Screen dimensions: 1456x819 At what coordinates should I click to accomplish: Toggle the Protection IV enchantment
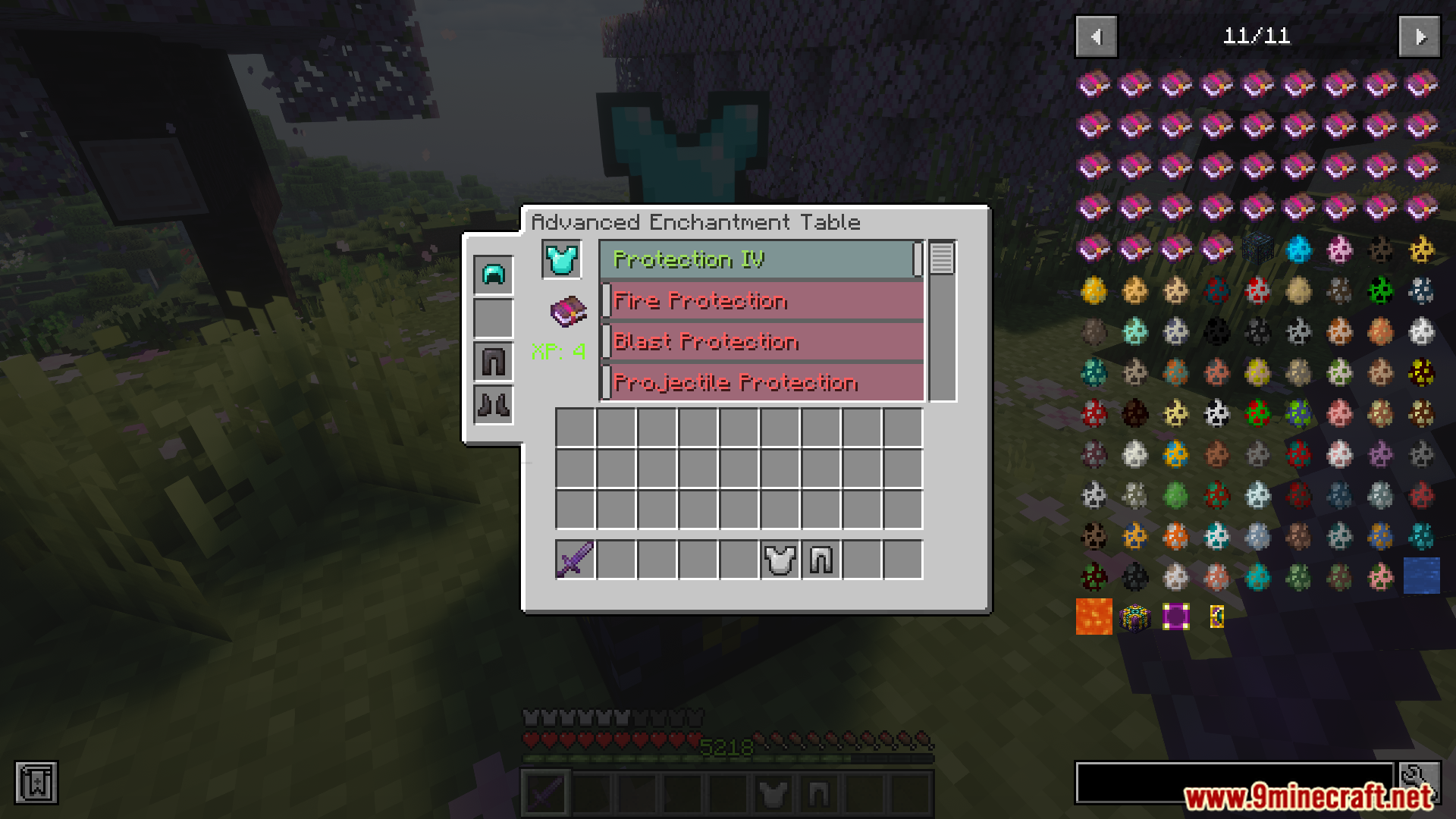tap(758, 260)
